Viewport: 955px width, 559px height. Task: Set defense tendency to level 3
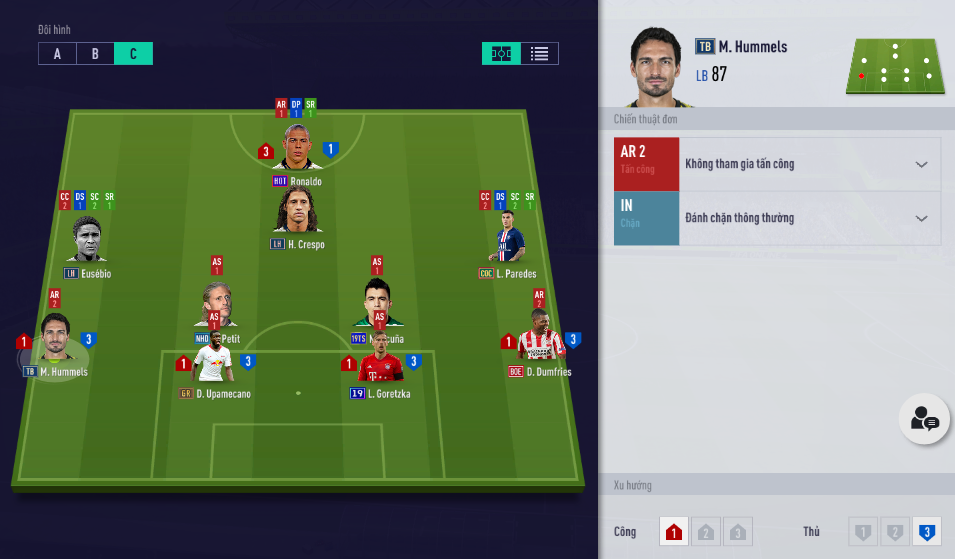click(x=926, y=532)
